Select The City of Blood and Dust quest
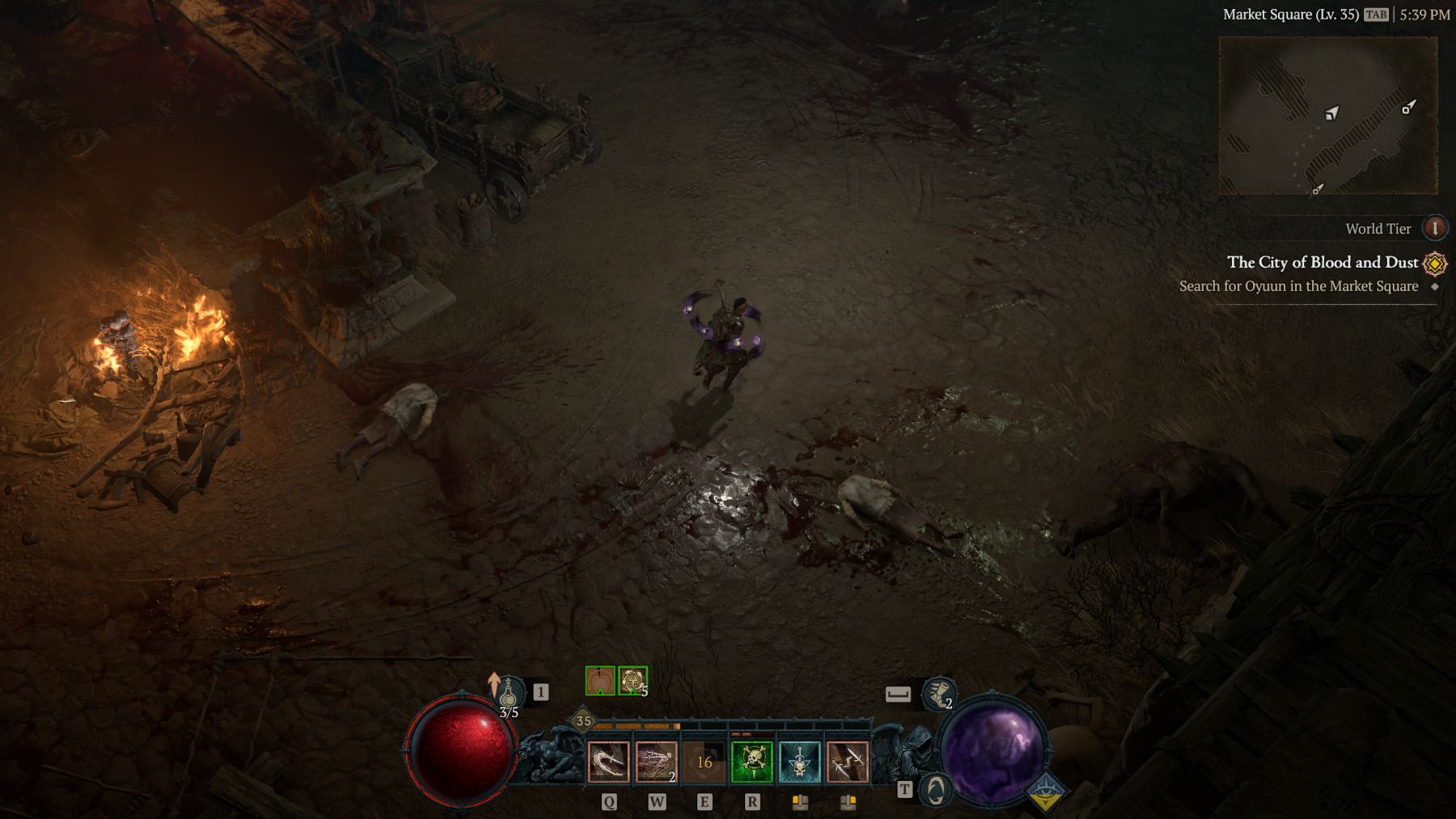 click(x=1322, y=262)
